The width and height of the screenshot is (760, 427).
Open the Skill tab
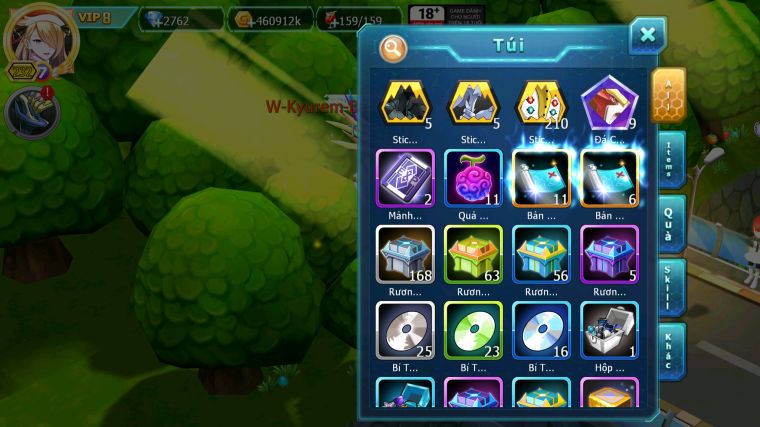point(672,287)
